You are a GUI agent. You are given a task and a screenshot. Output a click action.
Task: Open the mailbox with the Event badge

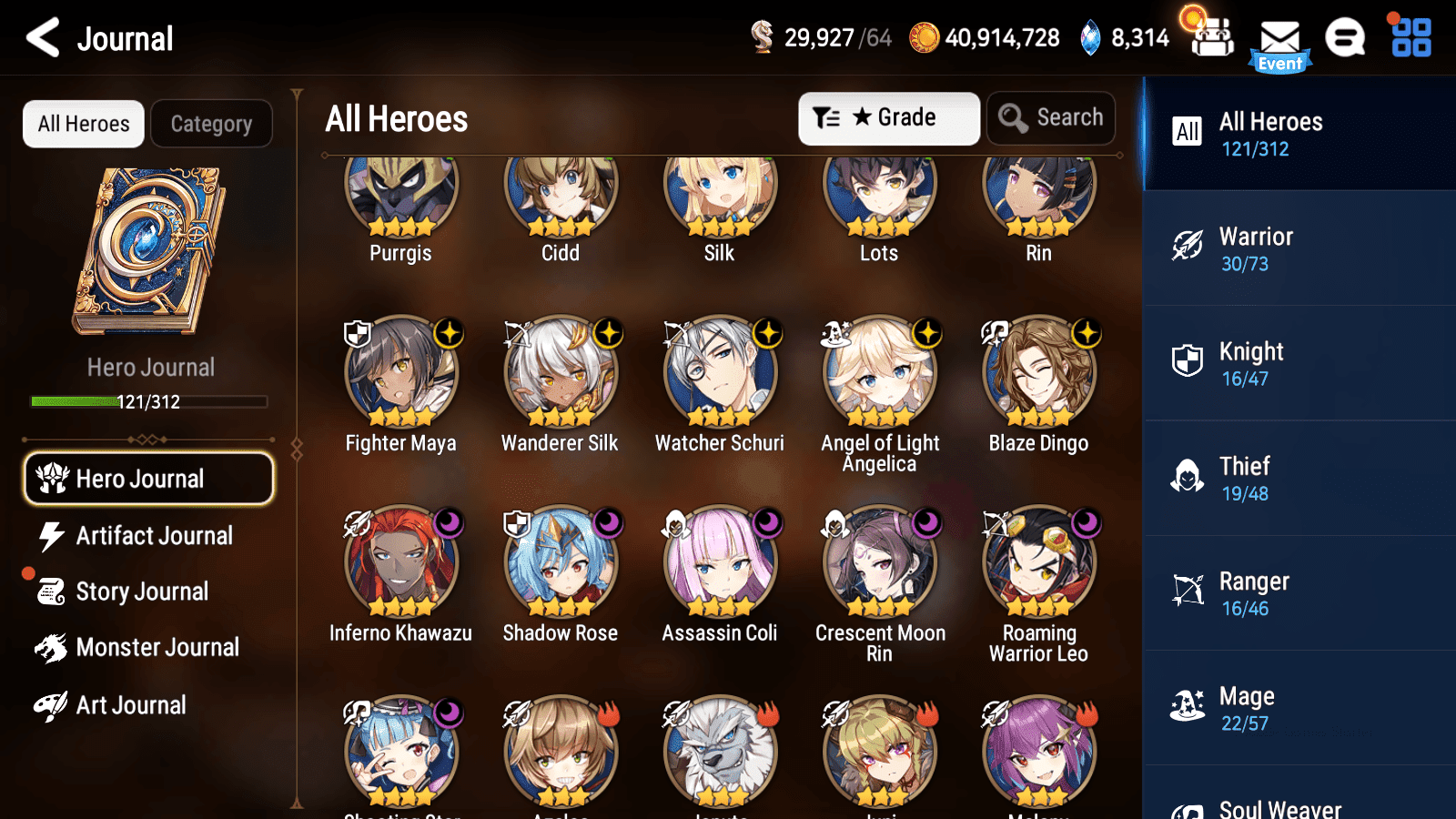click(x=1279, y=38)
